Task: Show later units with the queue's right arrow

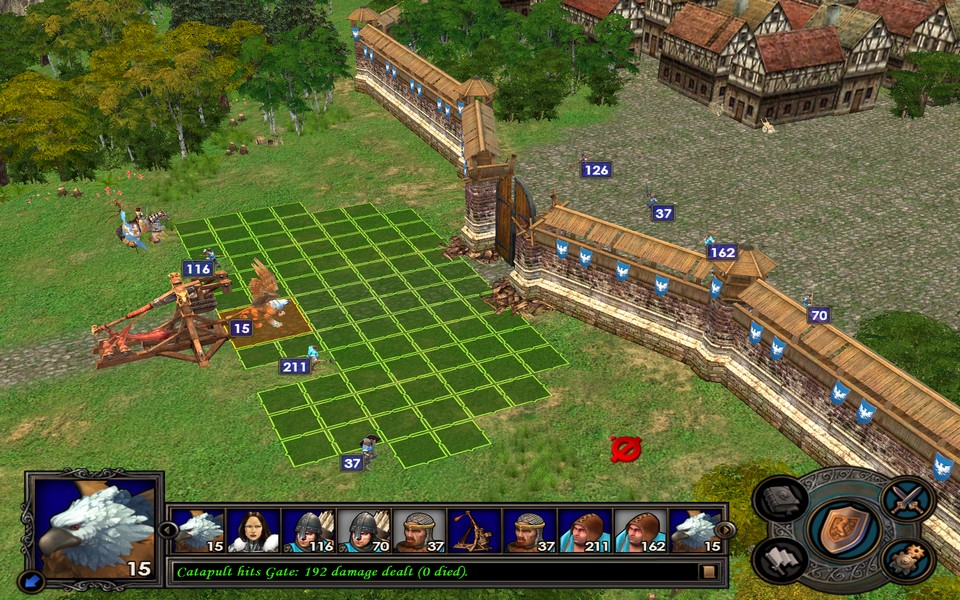Action: (x=725, y=530)
